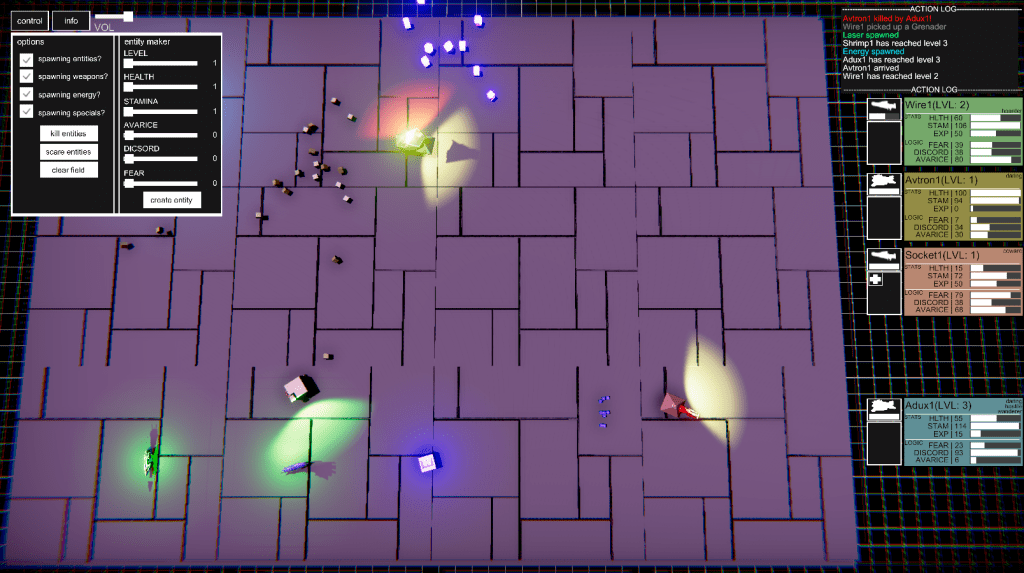Open the control tab

tap(30, 20)
